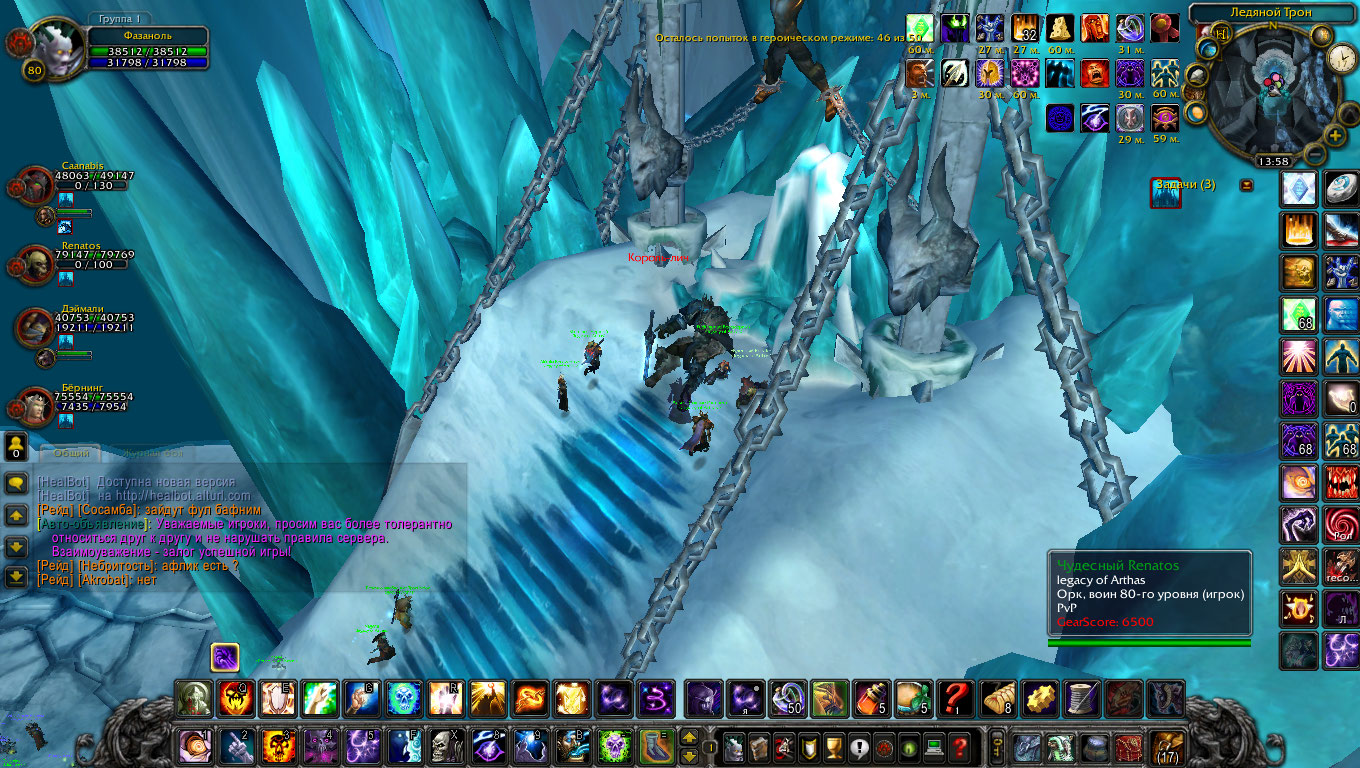Open the red question mark Help button
This screenshot has height=768, width=1360.
959,746
